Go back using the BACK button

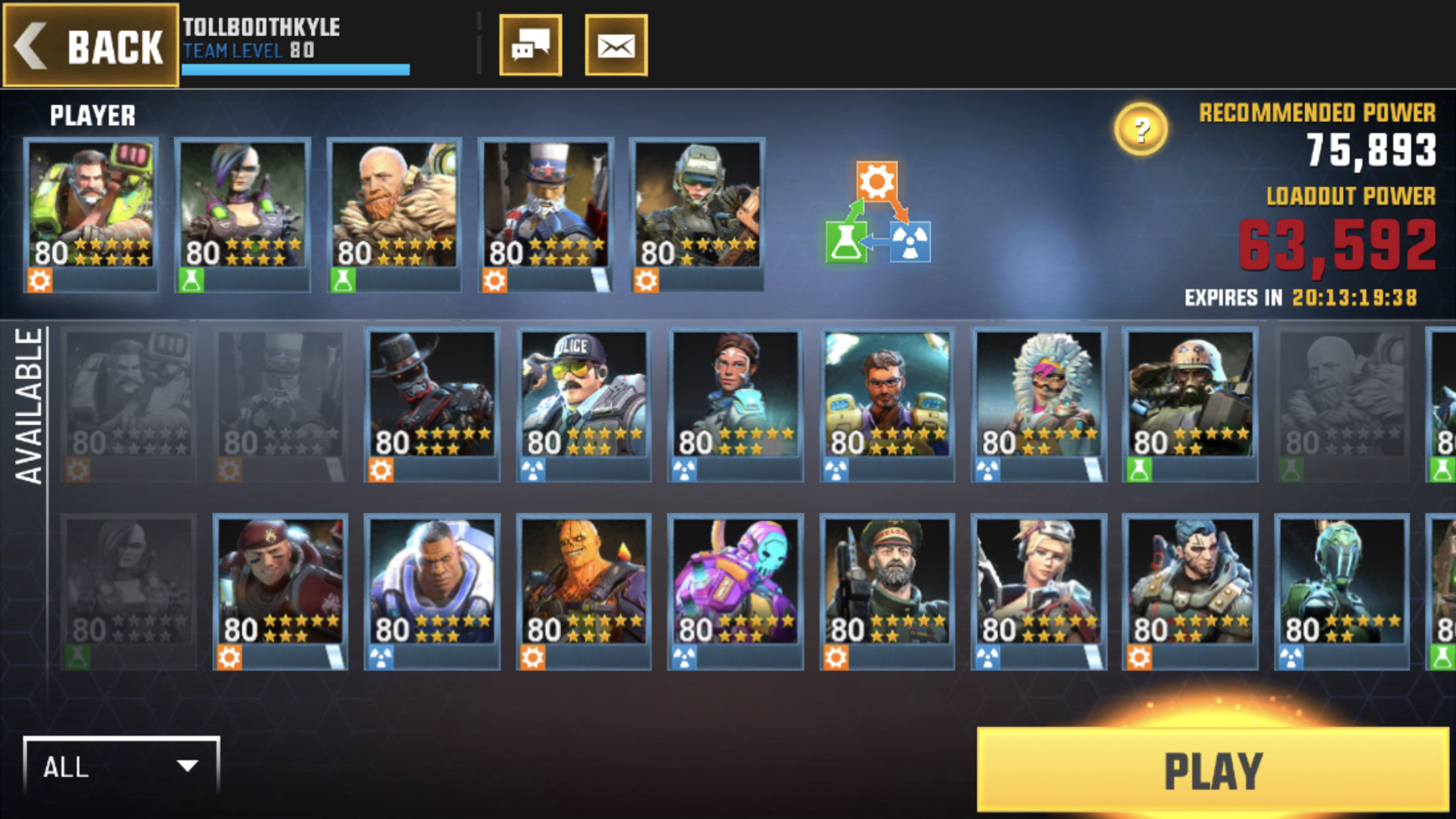pos(91,45)
